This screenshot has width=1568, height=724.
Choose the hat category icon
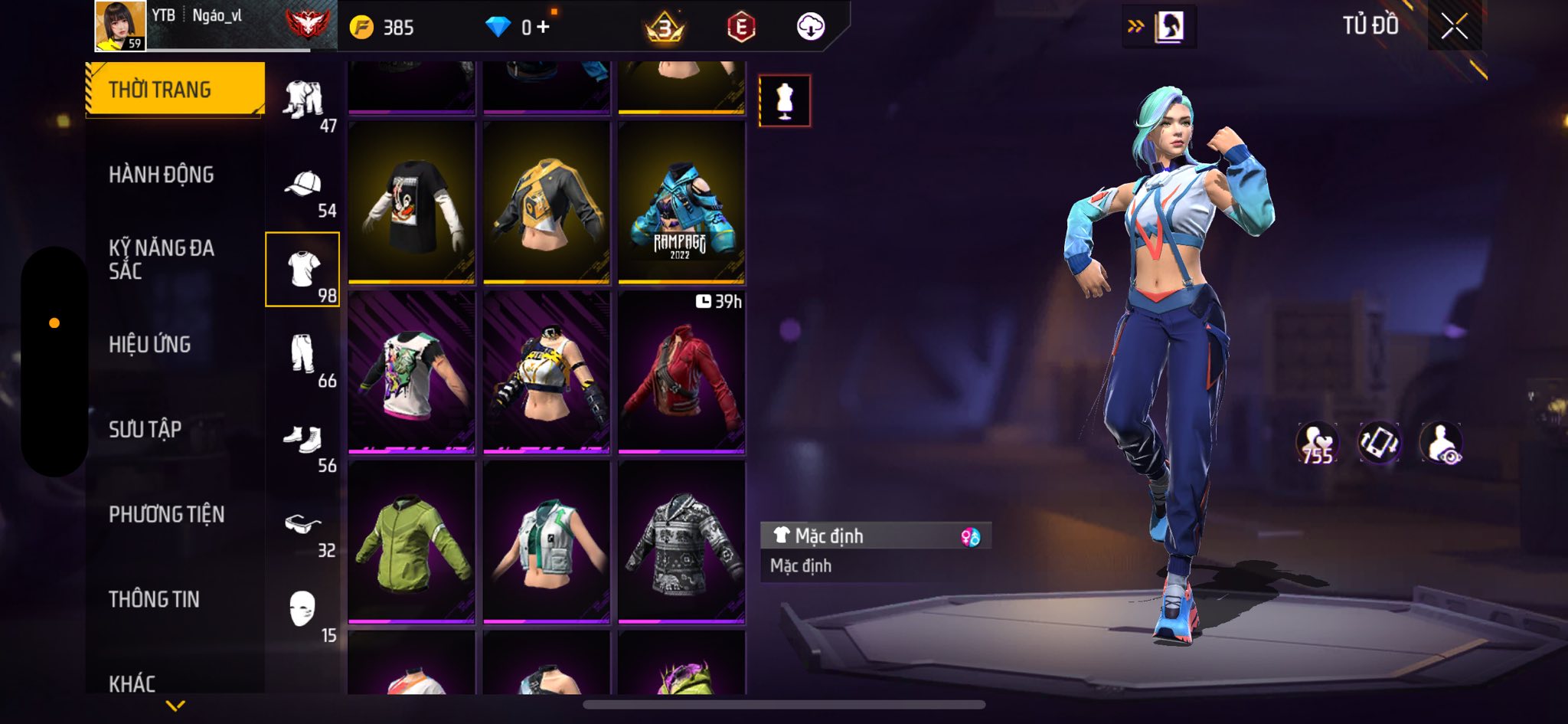(303, 185)
